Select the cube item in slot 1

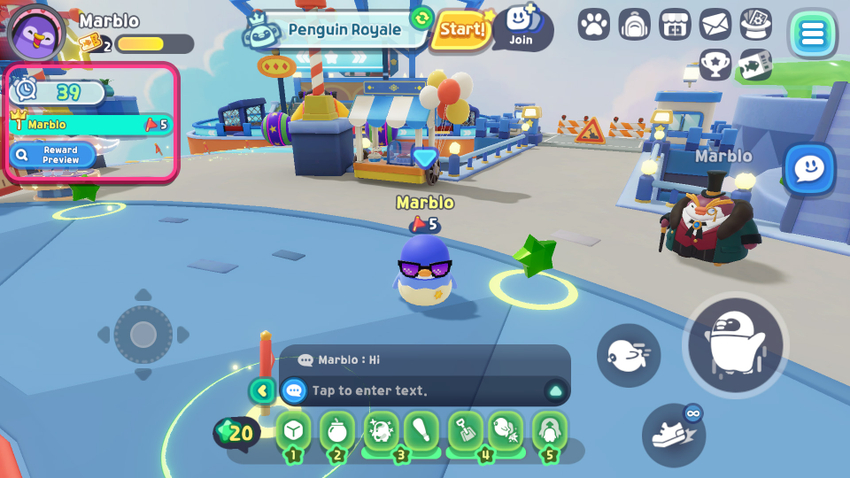pyautogui.click(x=293, y=431)
